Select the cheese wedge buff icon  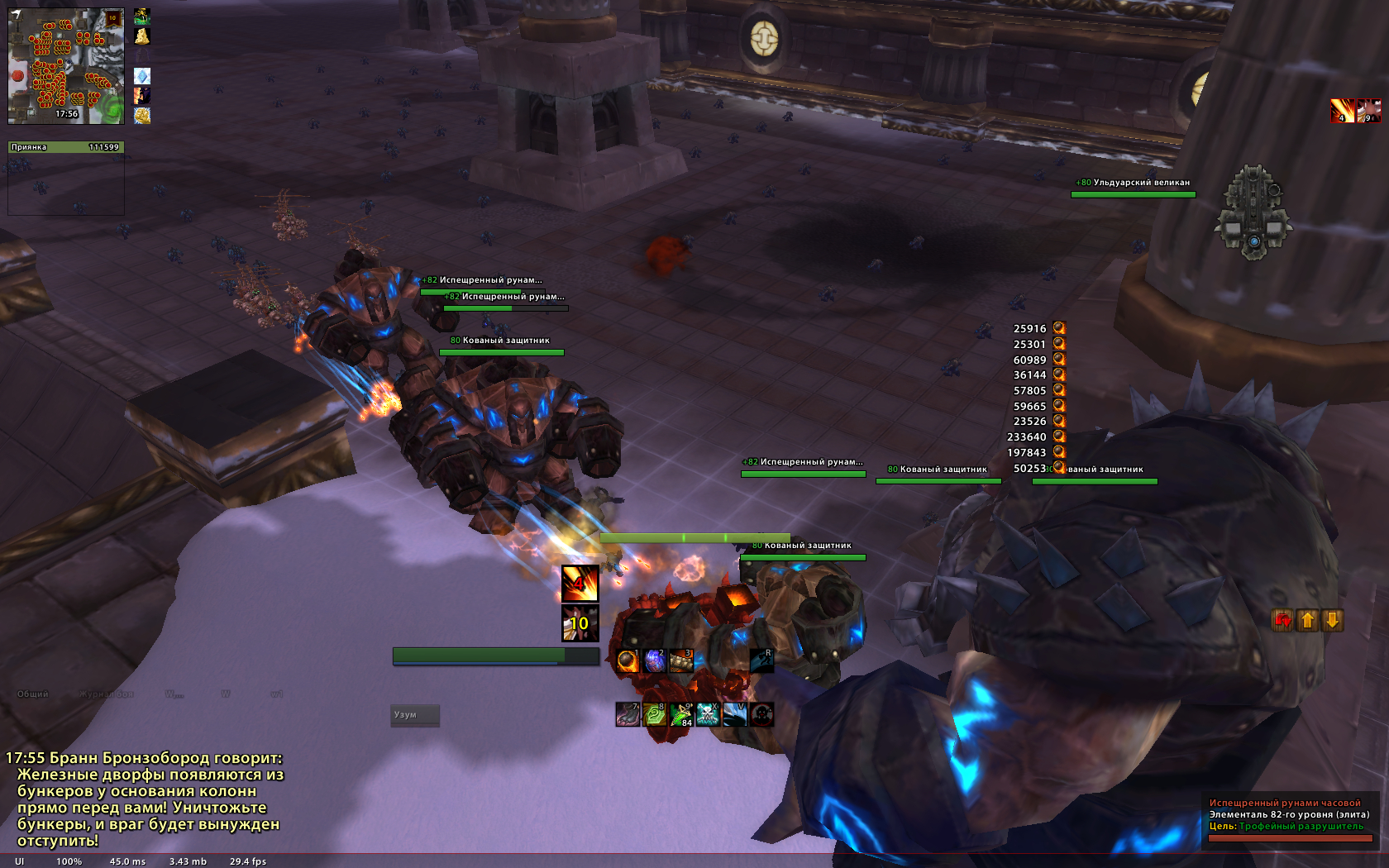pos(142,36)
